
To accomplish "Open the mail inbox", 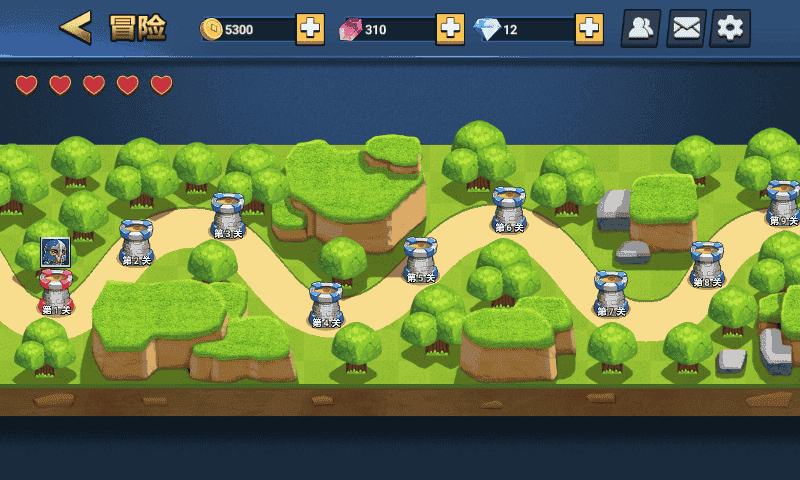I will pyautogui.click(x=686, y=28).
